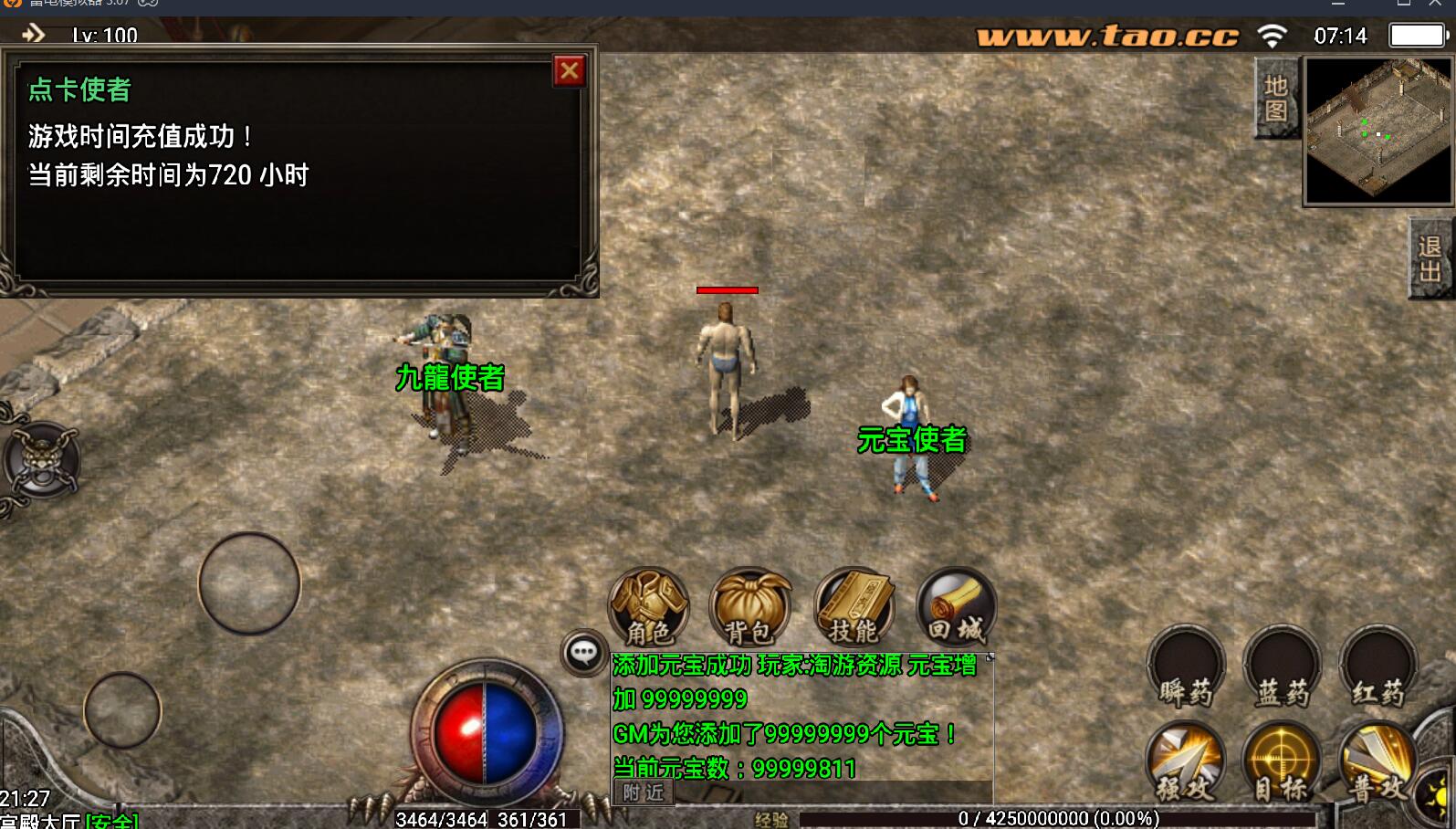Viewport: 1456px width, 829px height.
Task: Select the 目标 target button
Action: tap(1282, 762)
